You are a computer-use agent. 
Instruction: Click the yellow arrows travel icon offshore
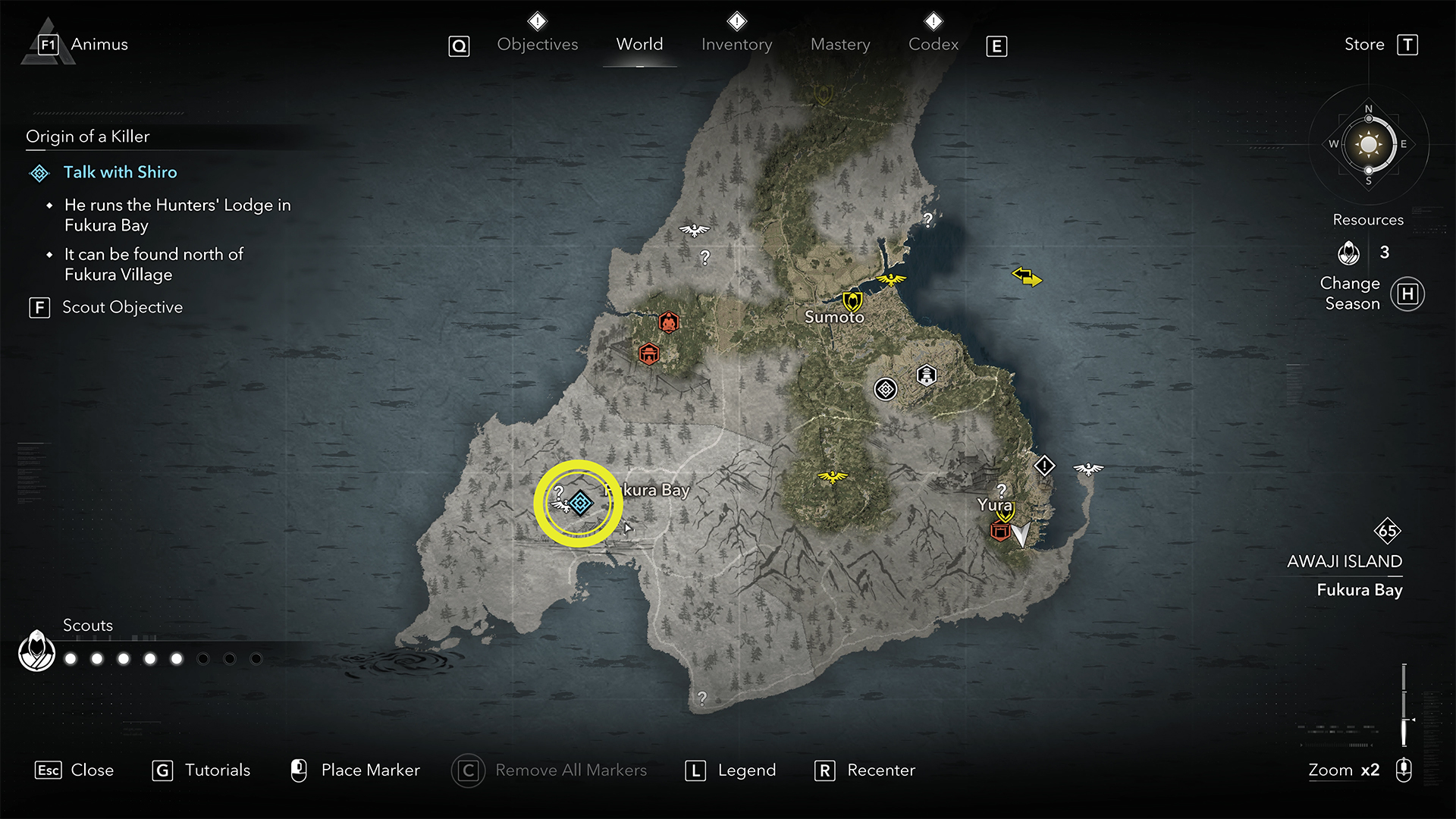click(1027, 277)
